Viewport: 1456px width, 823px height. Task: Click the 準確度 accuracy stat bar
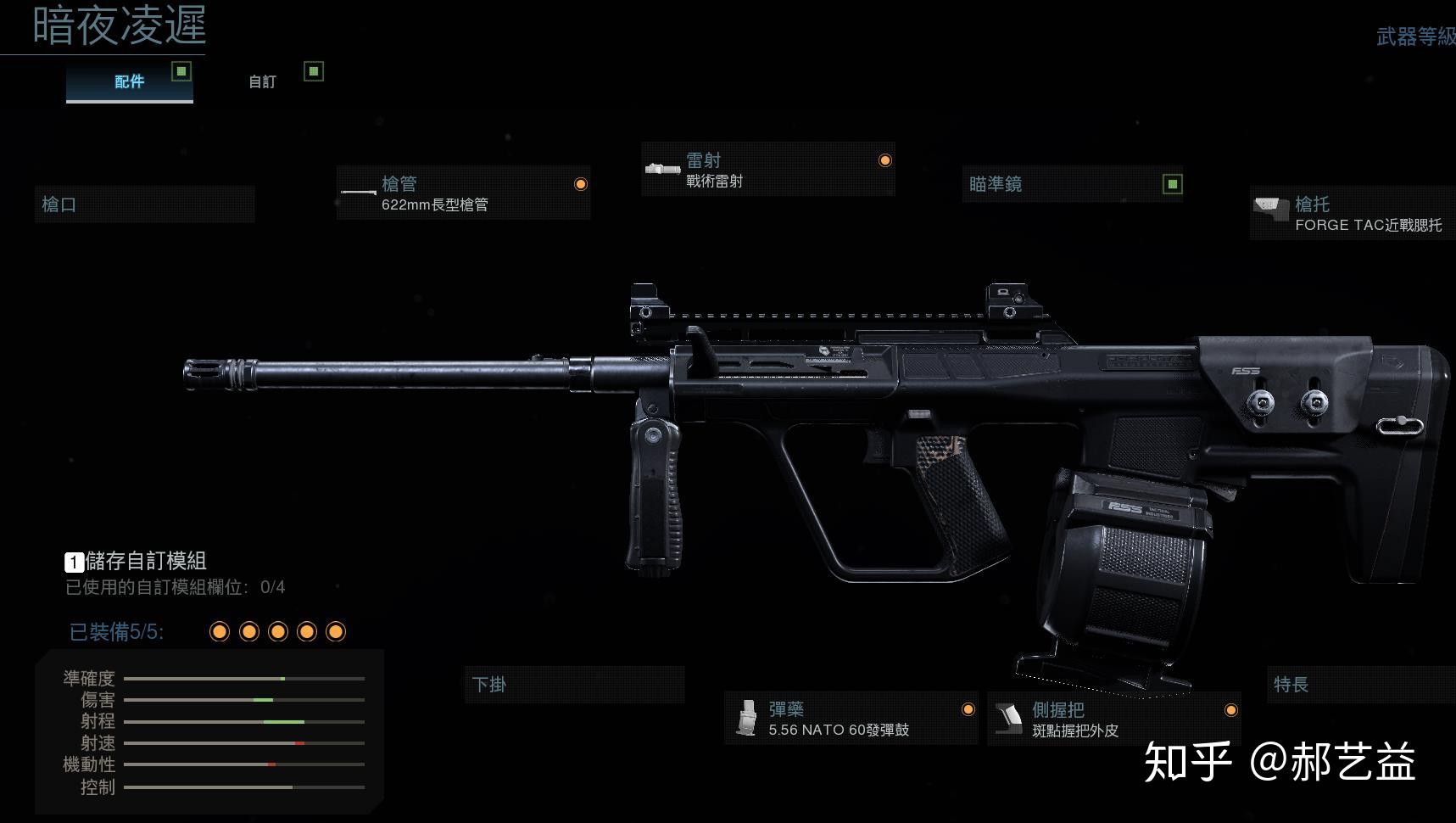pos(244,679)
